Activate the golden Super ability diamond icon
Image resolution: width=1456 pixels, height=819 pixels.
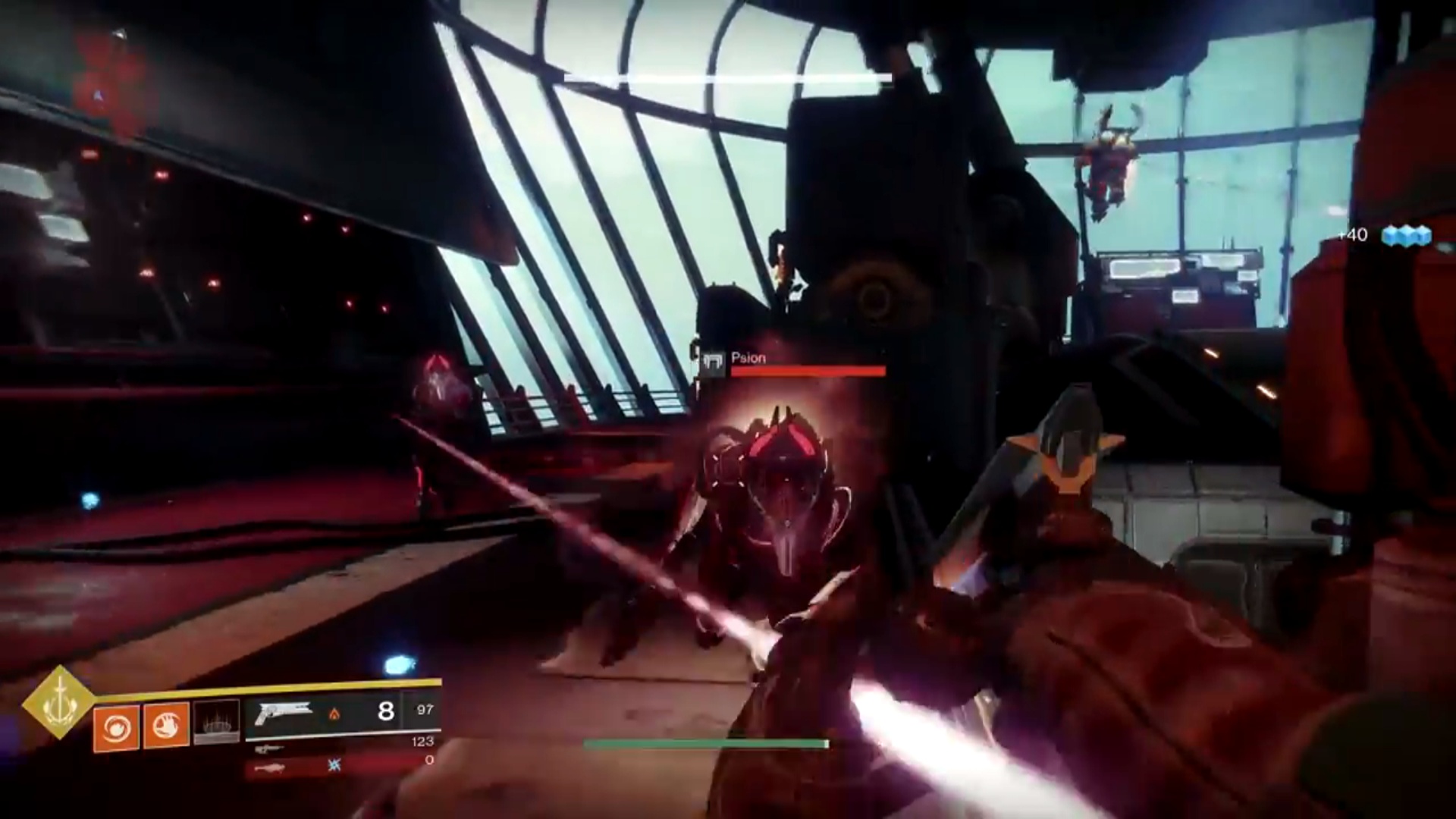tap(58, 702)
